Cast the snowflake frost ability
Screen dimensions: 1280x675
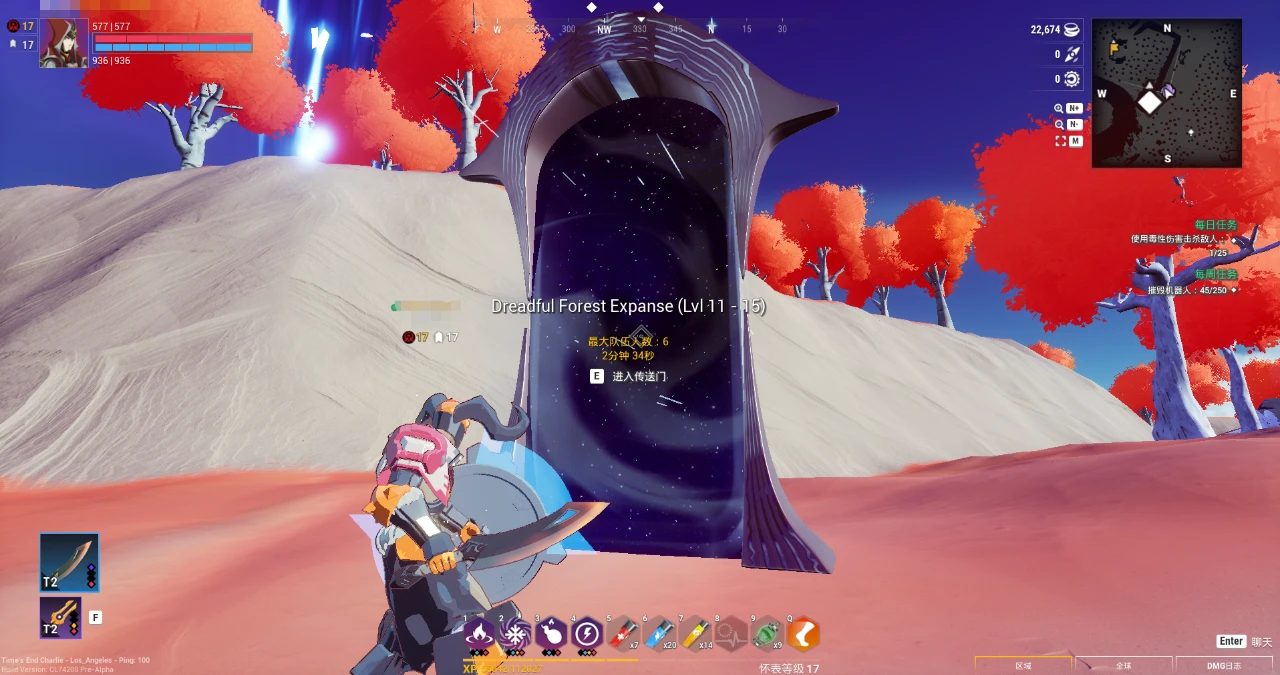point(515,633)
